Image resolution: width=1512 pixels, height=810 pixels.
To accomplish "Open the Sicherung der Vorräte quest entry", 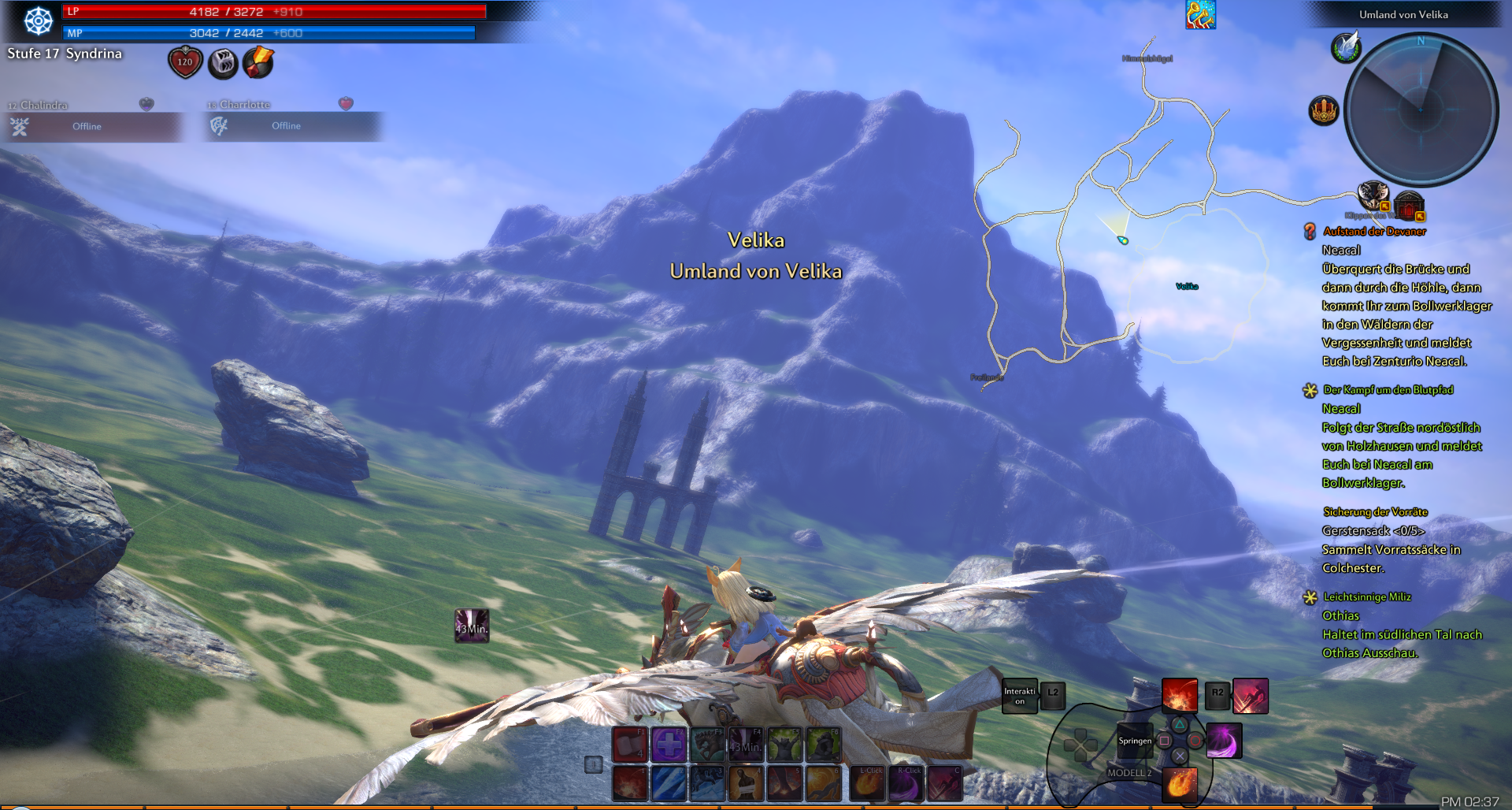I will pos(1375,512).
